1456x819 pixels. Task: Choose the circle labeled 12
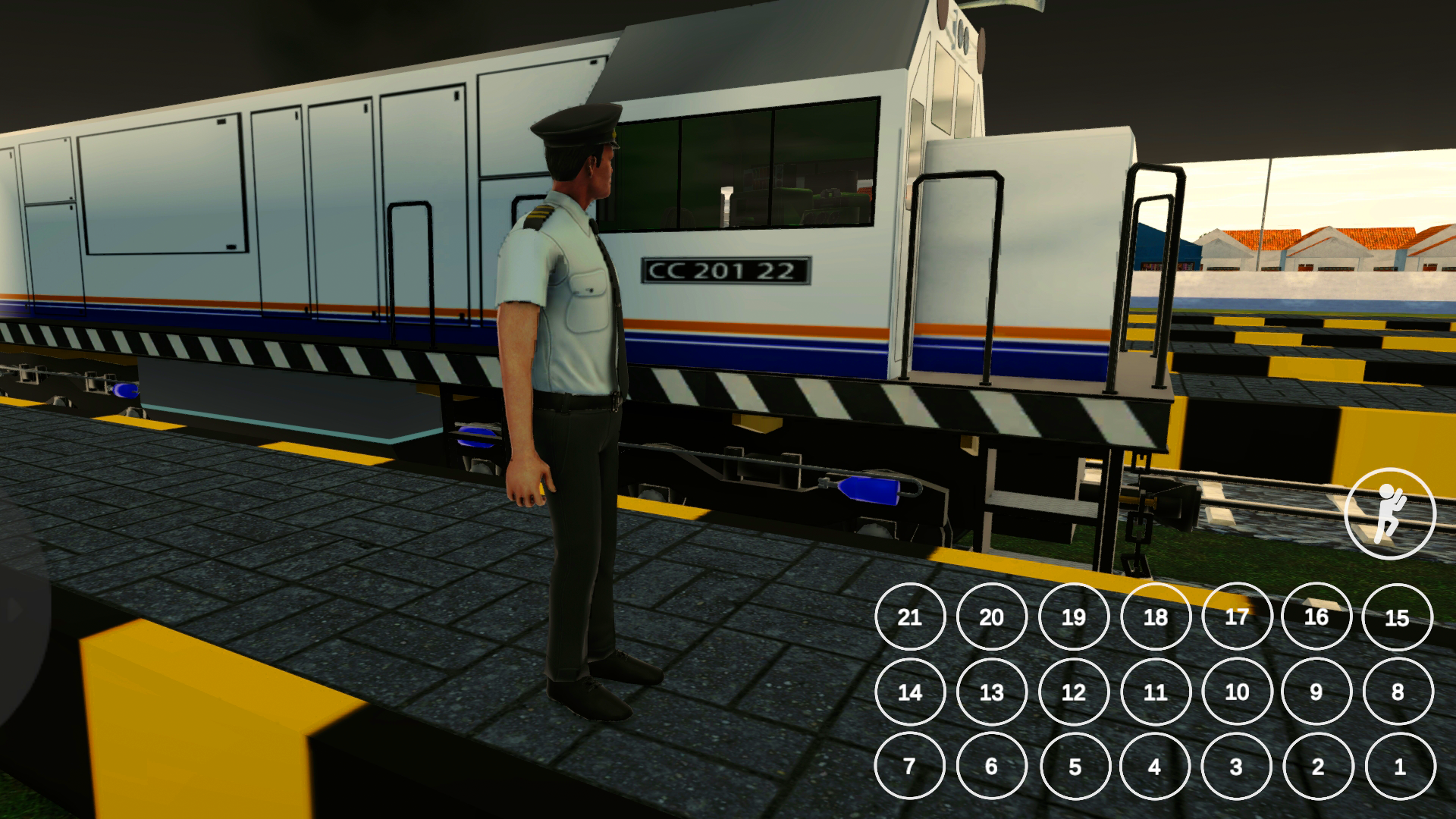point(1074,692)
